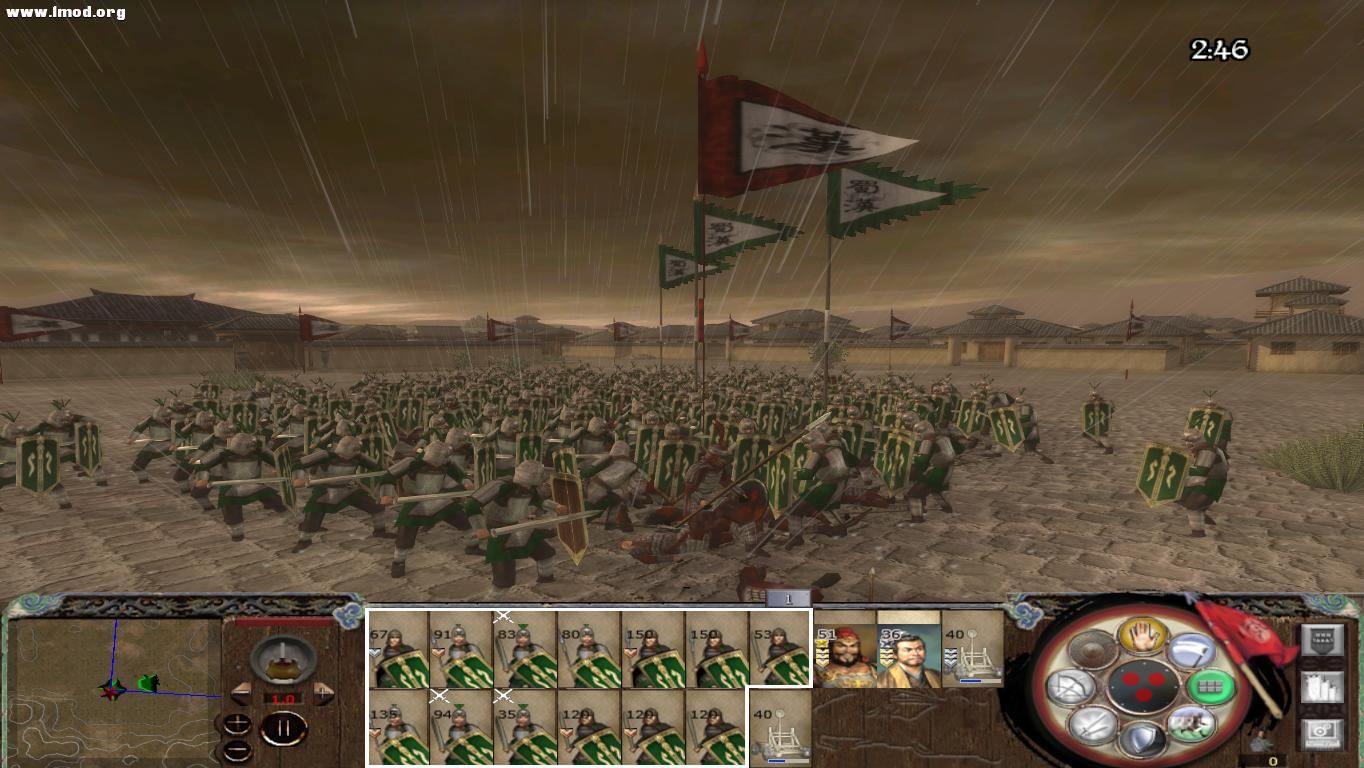Take a screenshot with the camera button
The height and width of the screenshot is (768, 1364).
tap(1322, 732)
